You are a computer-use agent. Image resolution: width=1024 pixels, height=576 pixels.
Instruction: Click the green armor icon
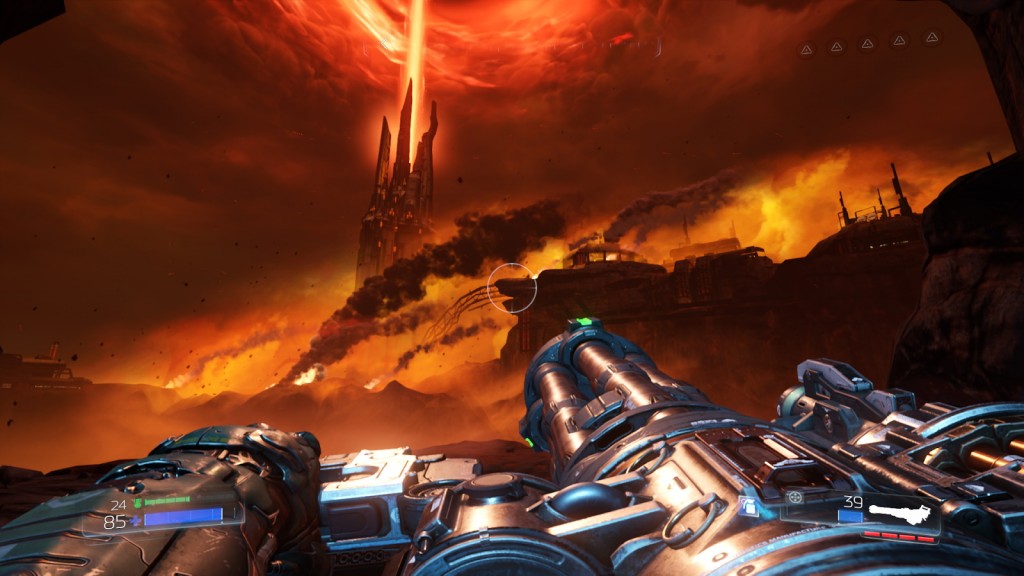(x=137, y=504)
